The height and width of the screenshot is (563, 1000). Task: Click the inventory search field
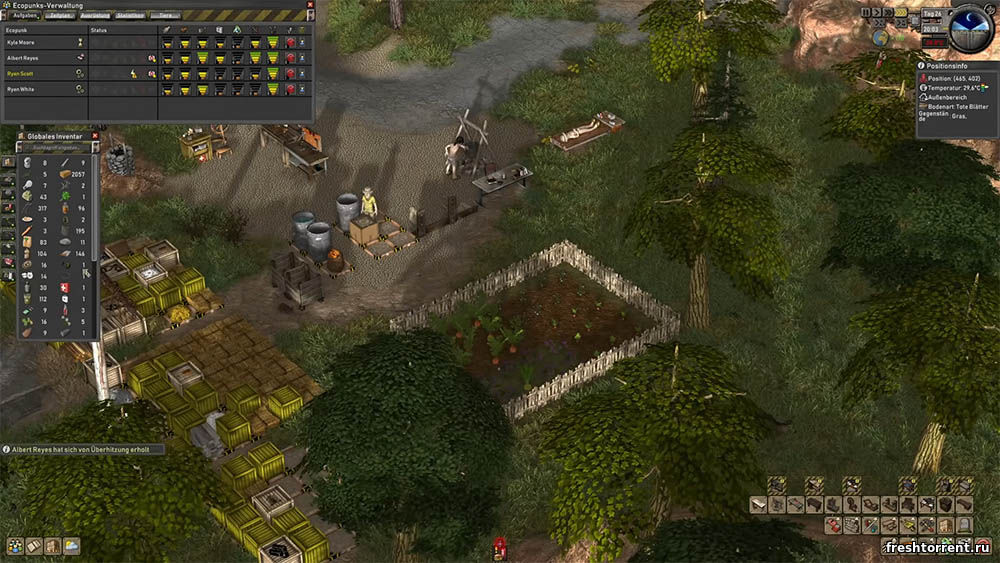[x=56, y=148]
